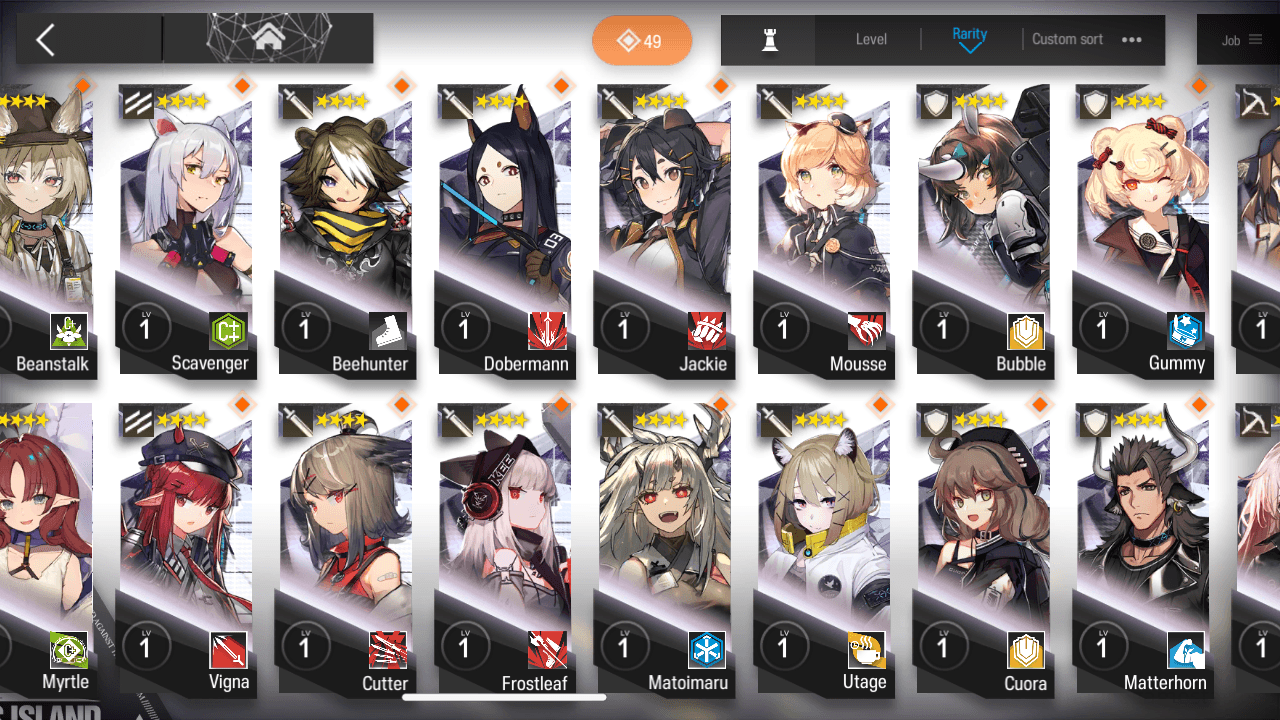Pick the Vigna operator card
Screen dimensions: 1280x720
tap(186, 550)
